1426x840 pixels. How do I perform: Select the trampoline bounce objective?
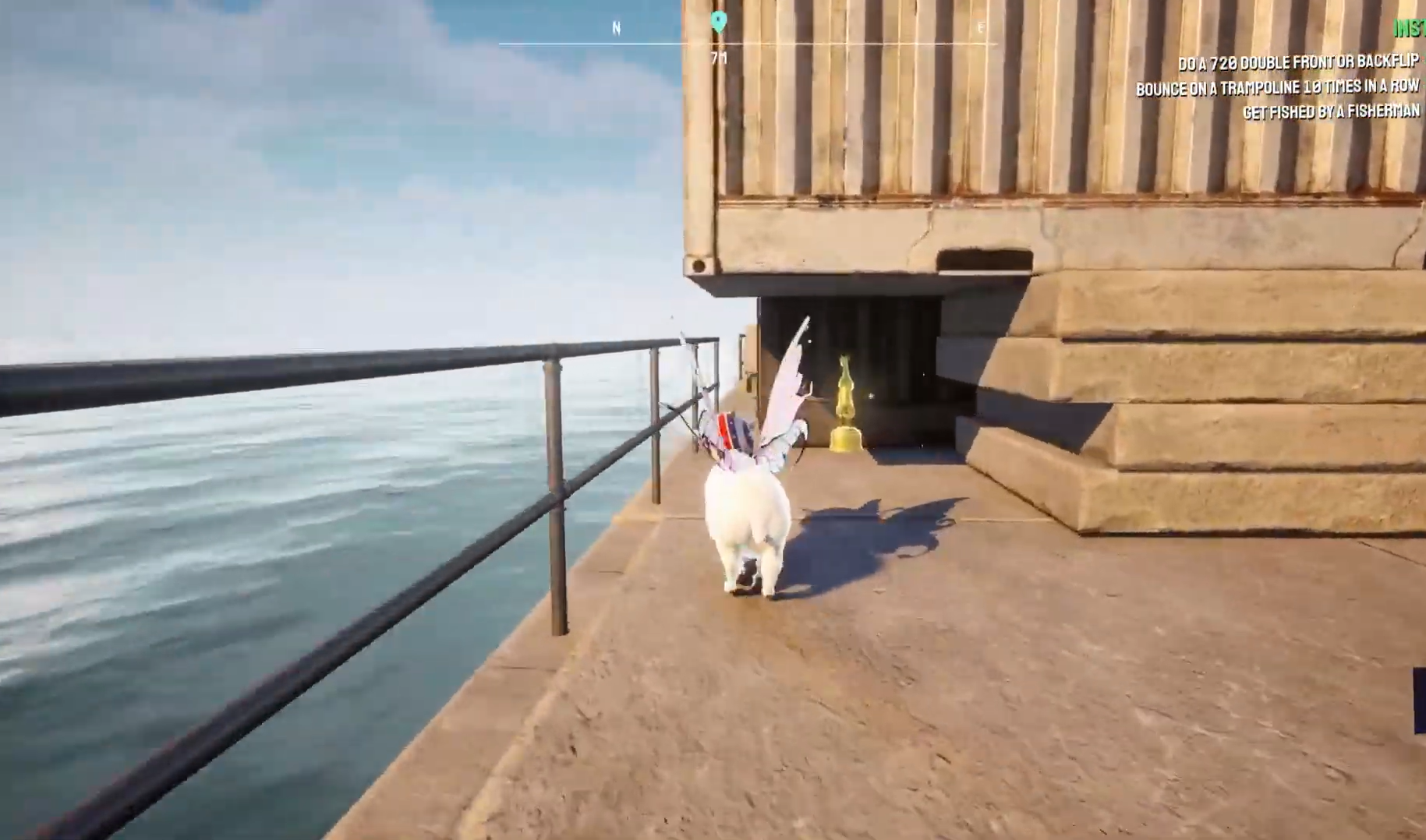coord(1277,87)
